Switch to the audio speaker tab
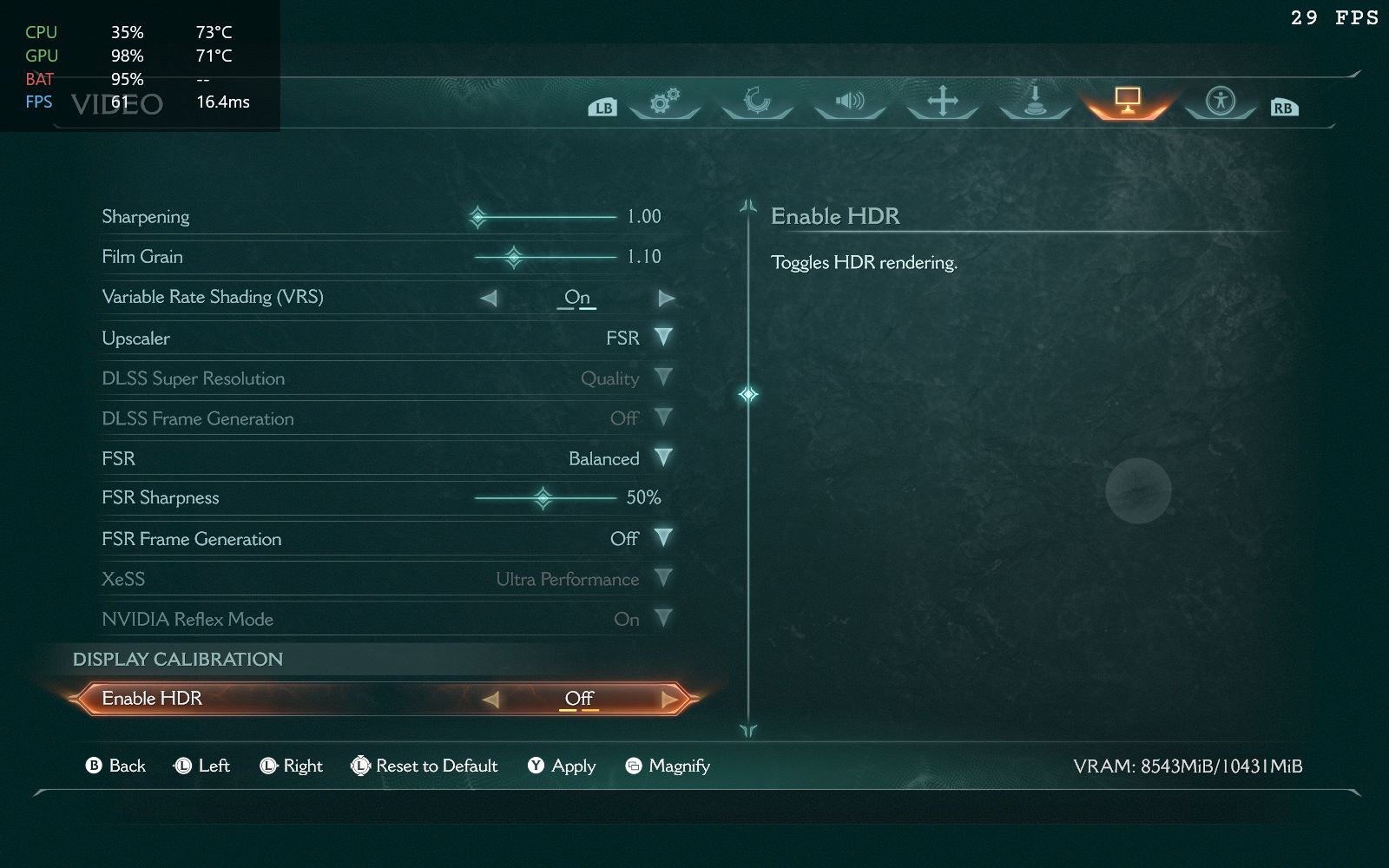 850,102
